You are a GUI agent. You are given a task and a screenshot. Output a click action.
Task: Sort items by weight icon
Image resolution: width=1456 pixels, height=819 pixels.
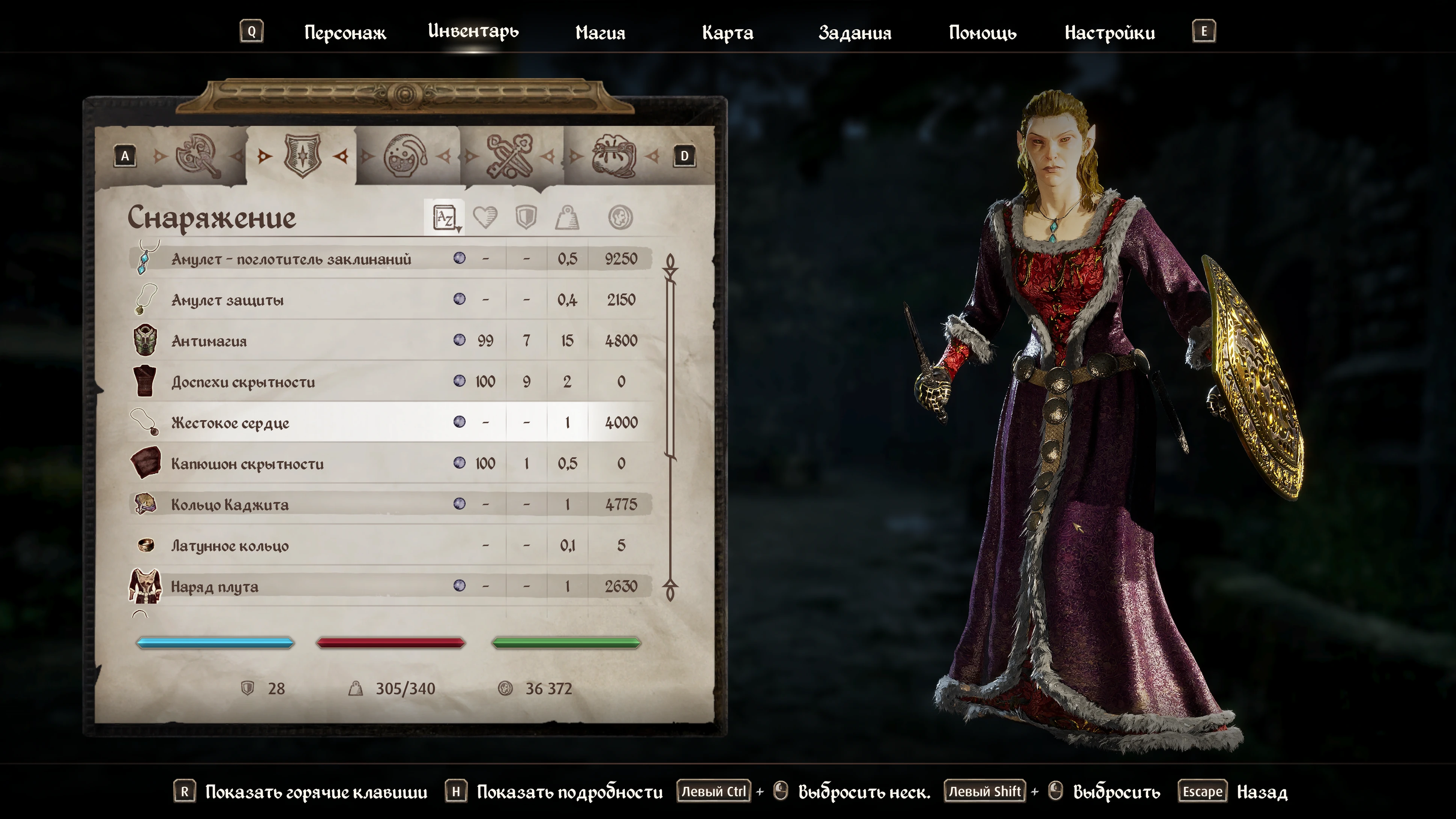click(567, 217)
